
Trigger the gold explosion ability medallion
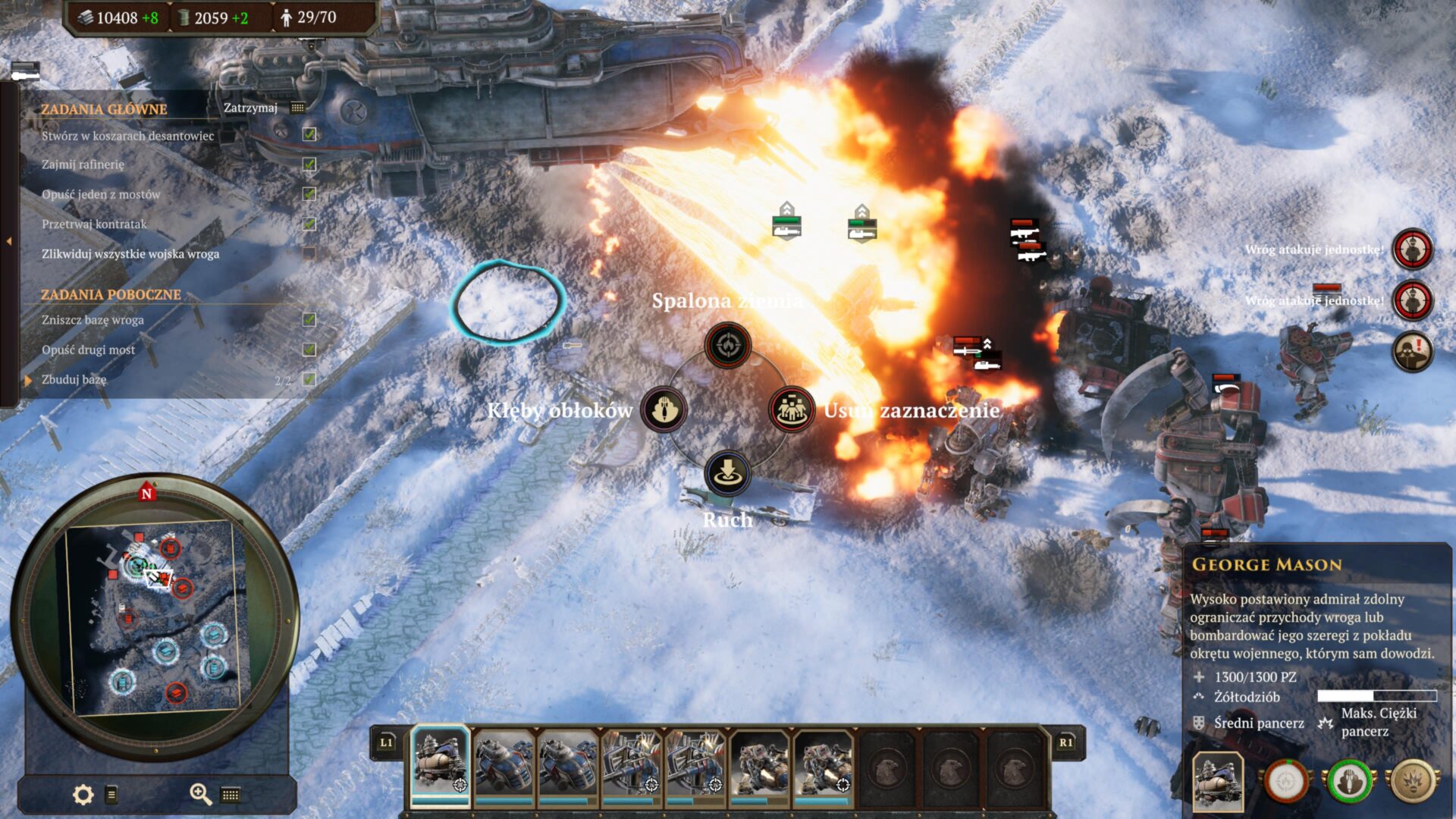pos(1414,782)
